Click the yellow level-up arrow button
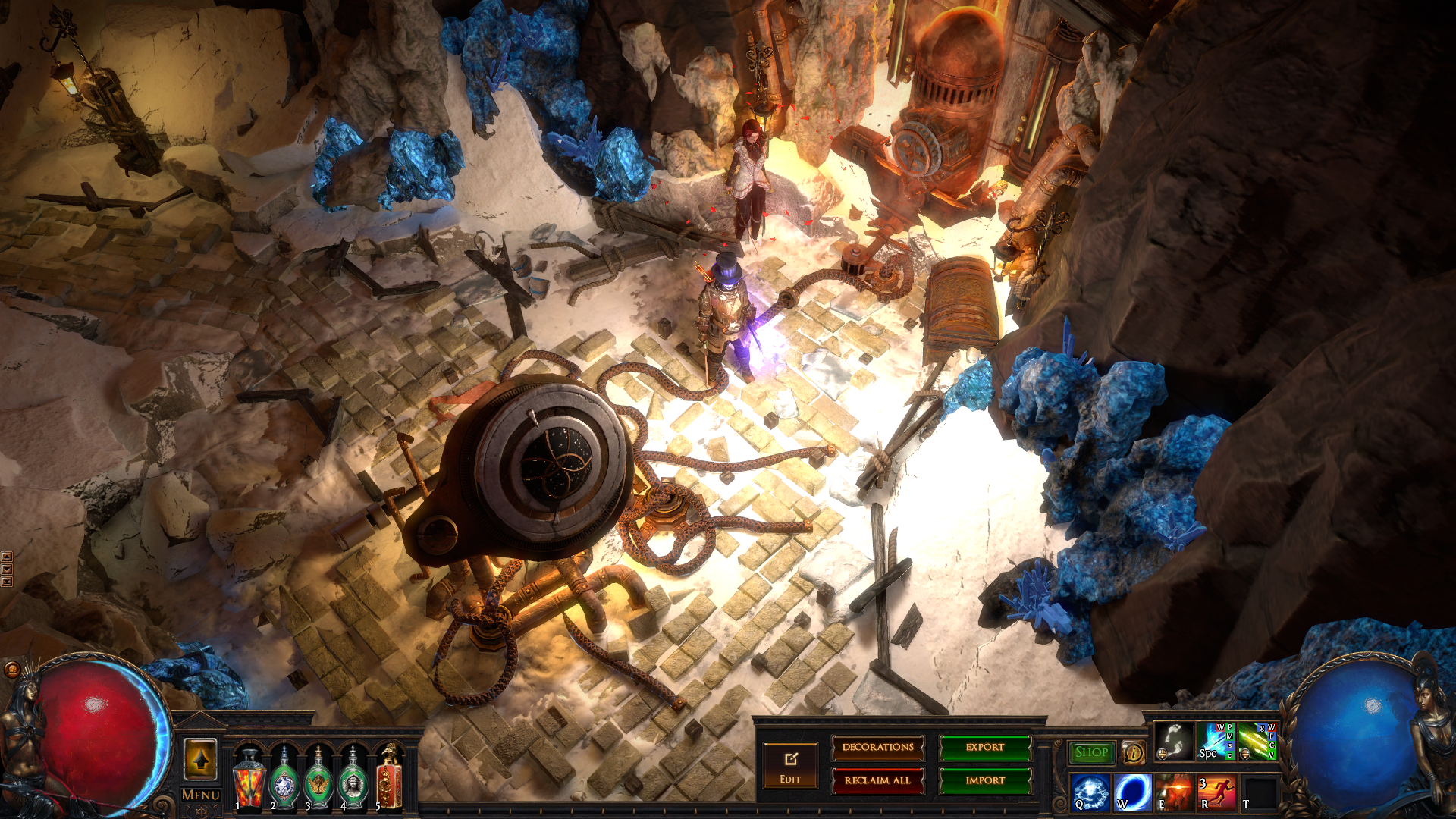This screenshot has width=1456, height=819. pos(200,758)
